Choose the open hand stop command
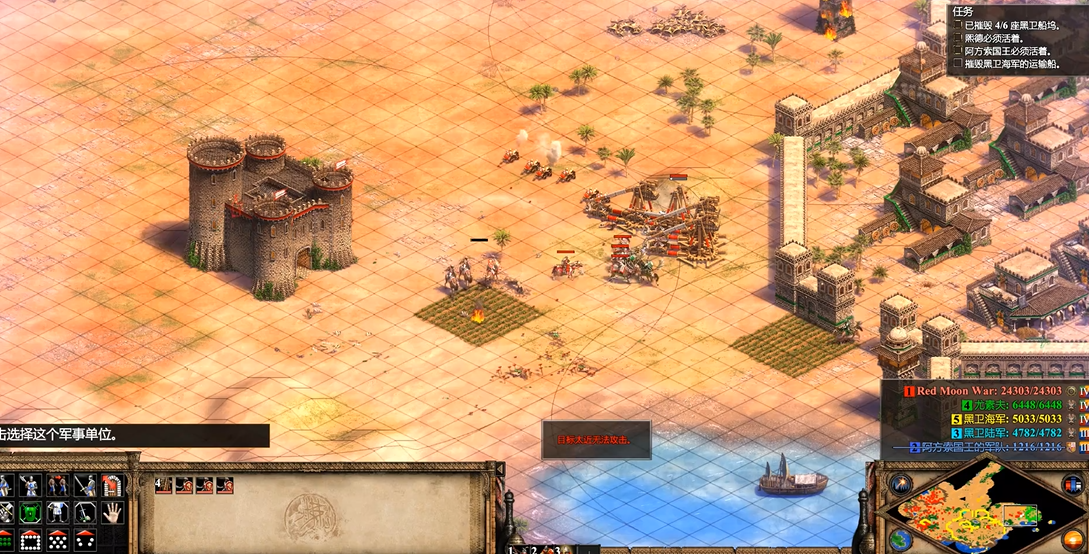Image resolution: width=1089 pixels, height=554 pixels. (x=111, y=512)
